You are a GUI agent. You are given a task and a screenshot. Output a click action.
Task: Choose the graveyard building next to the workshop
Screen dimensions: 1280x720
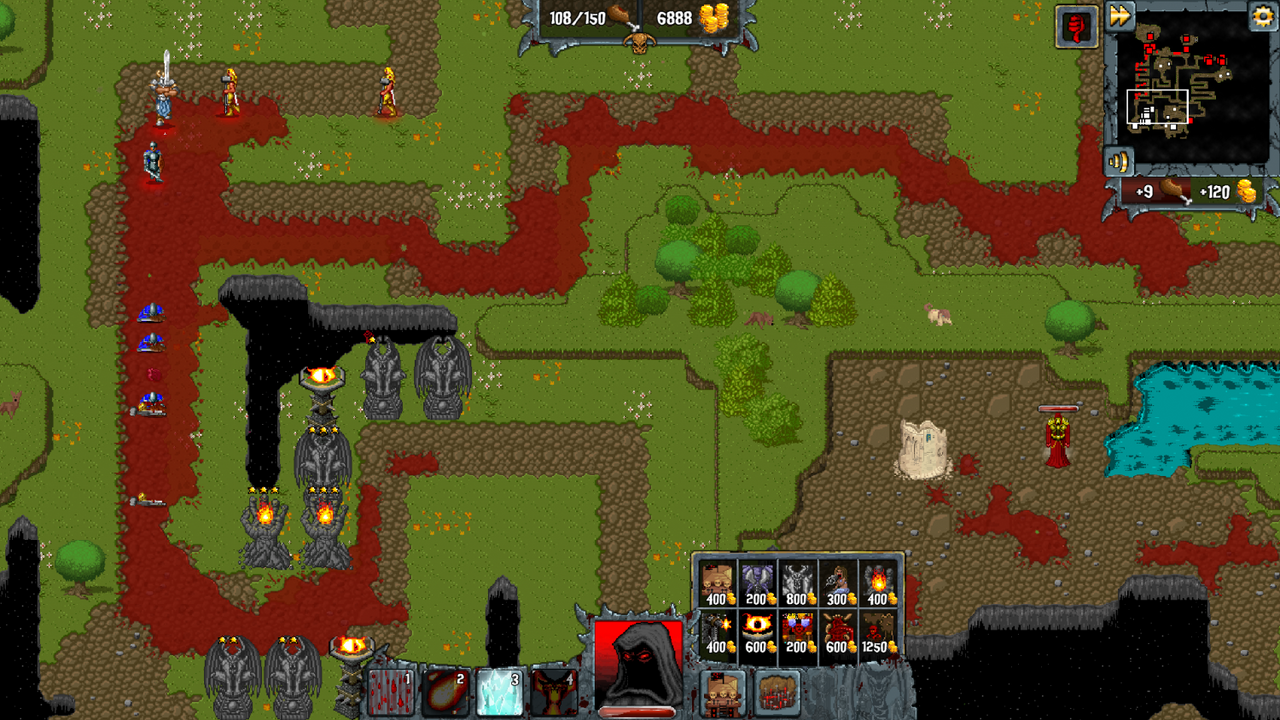click(776, 693)
